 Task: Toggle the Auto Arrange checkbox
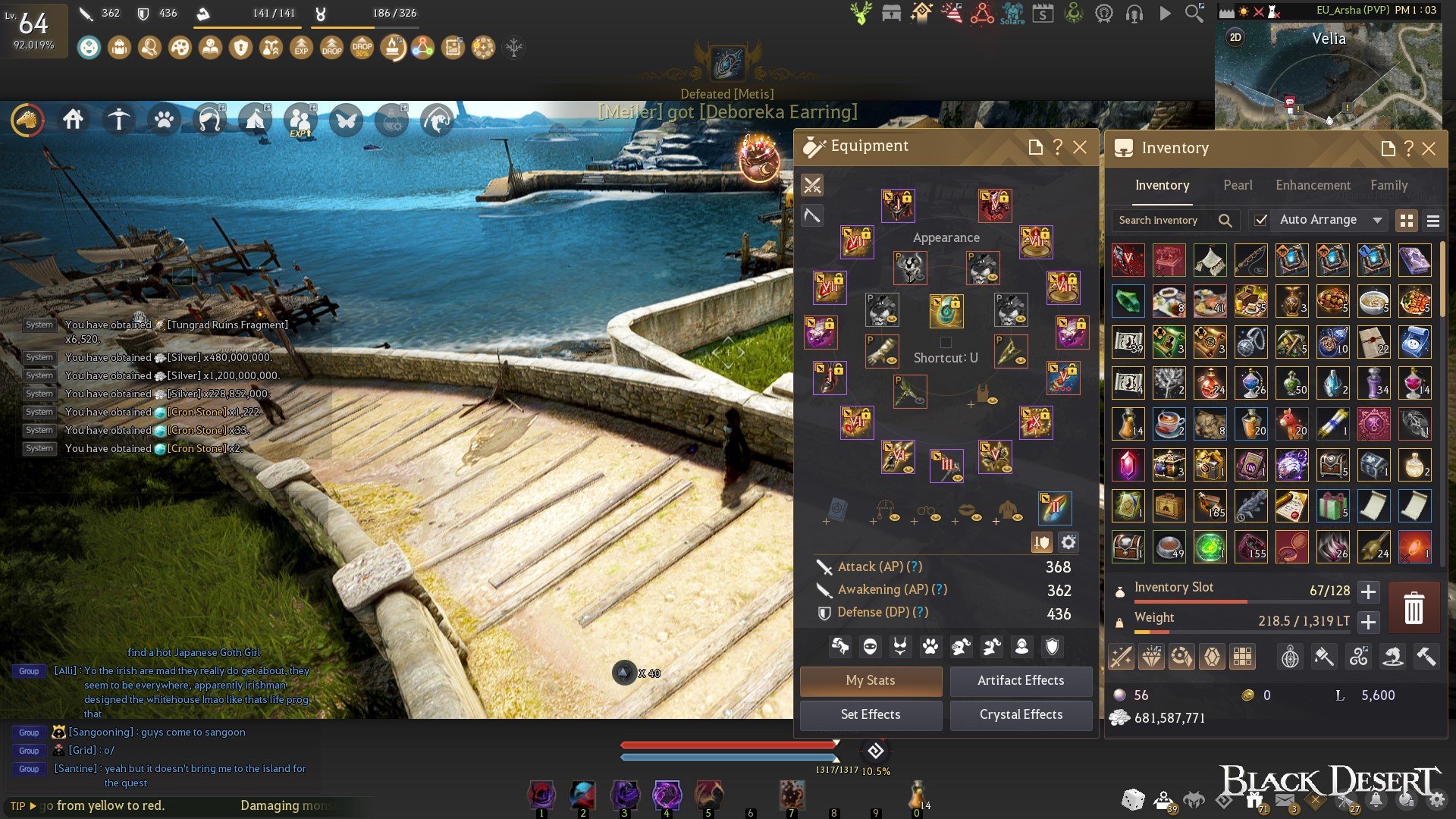pos(1260,220)
